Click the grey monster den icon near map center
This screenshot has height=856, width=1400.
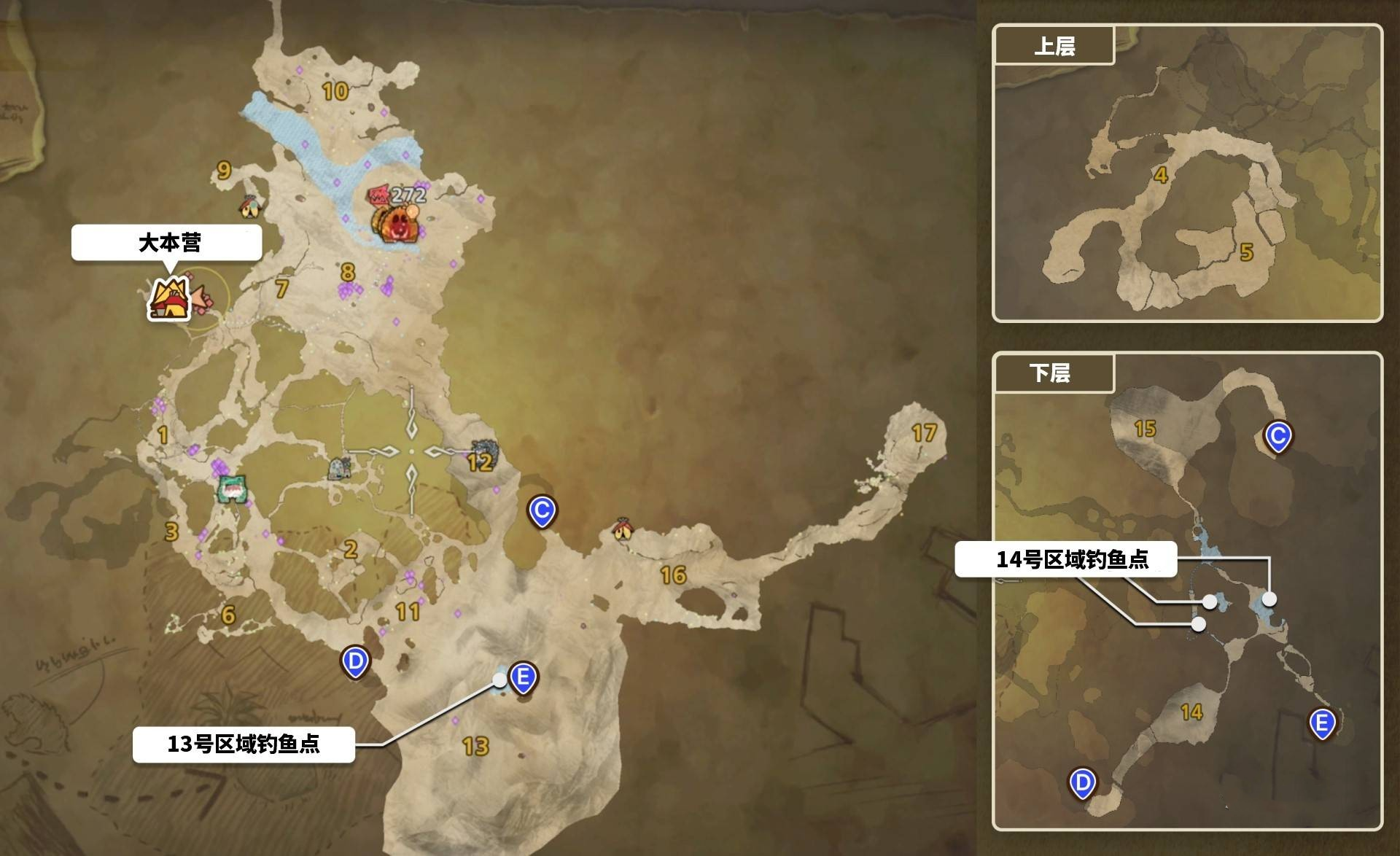pos(339,467)
